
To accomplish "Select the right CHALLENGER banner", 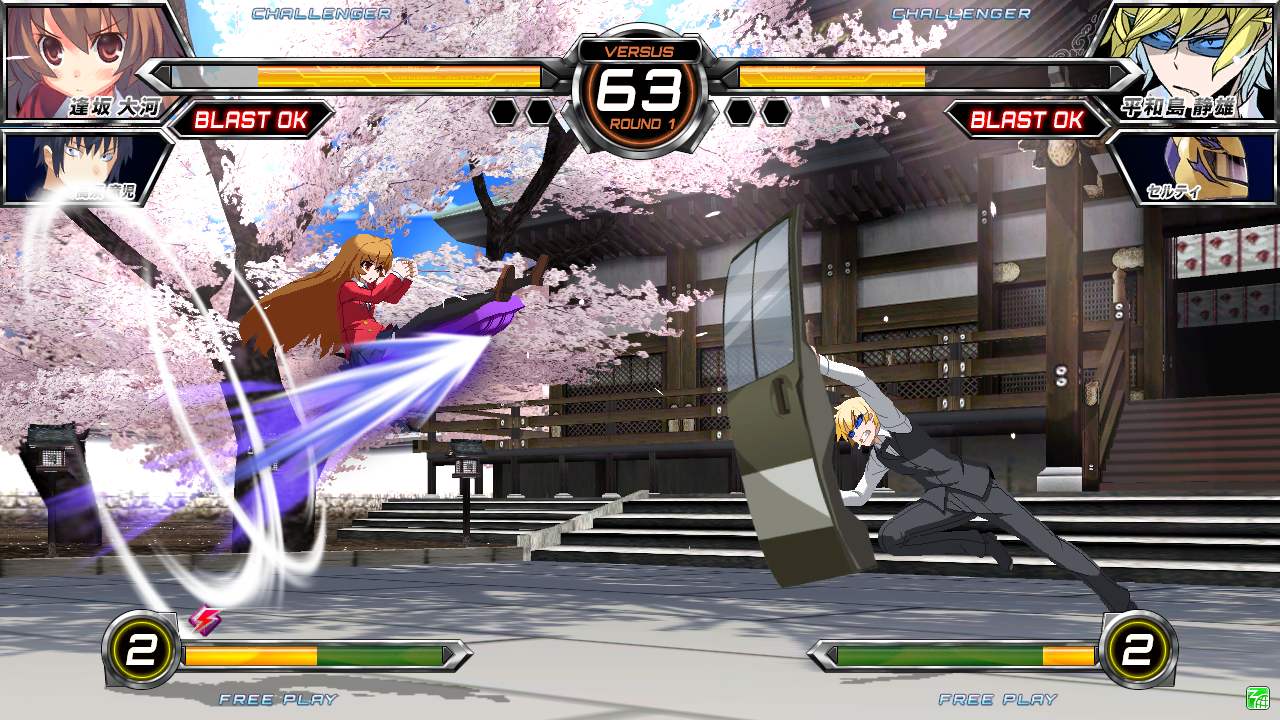I will coord(959,14).
